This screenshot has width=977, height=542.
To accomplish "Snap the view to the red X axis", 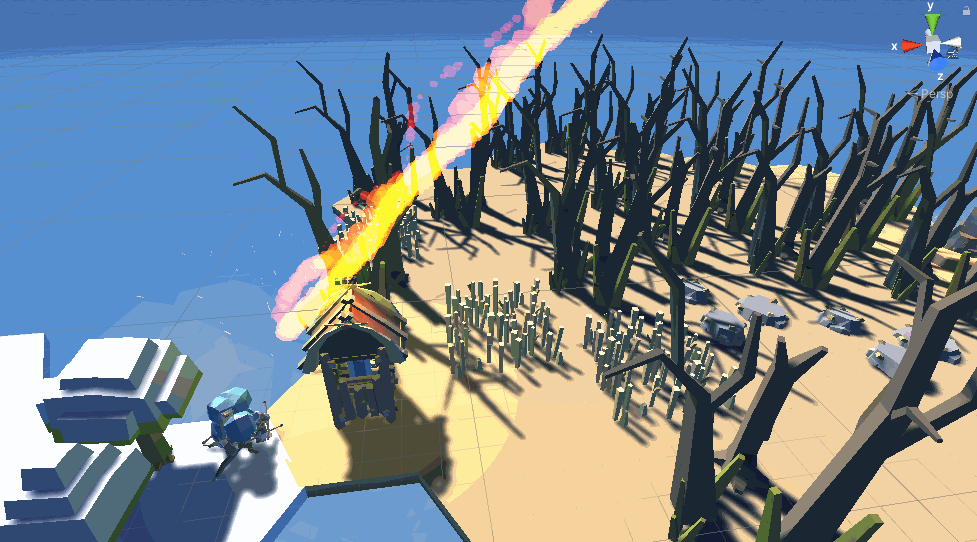I will [x=911, y=45].
